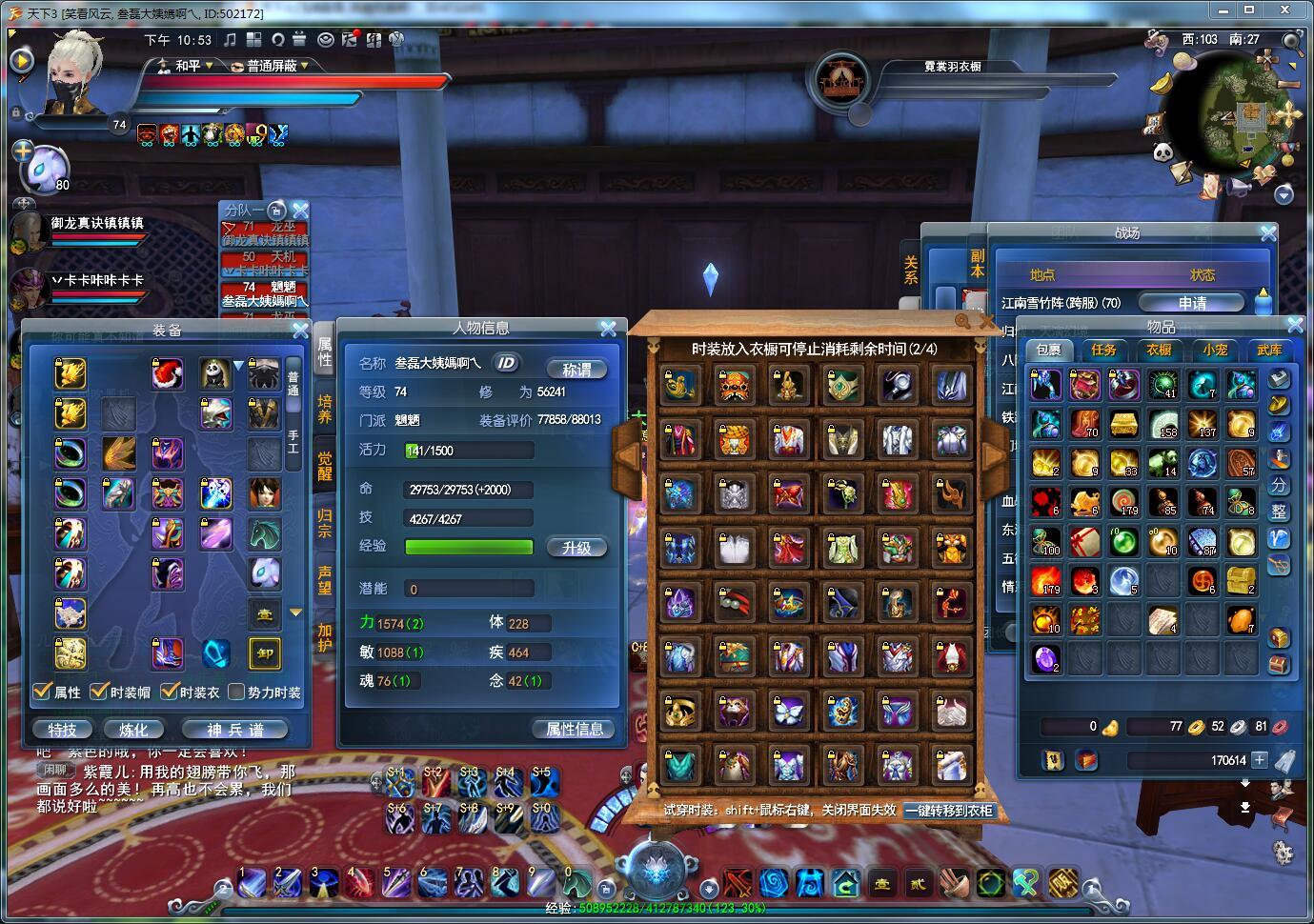This screenshot has height=924, width=1314.
Task: Switch to the 衣橱 wardrobe tab
Action: click(x=1159, y=350)
